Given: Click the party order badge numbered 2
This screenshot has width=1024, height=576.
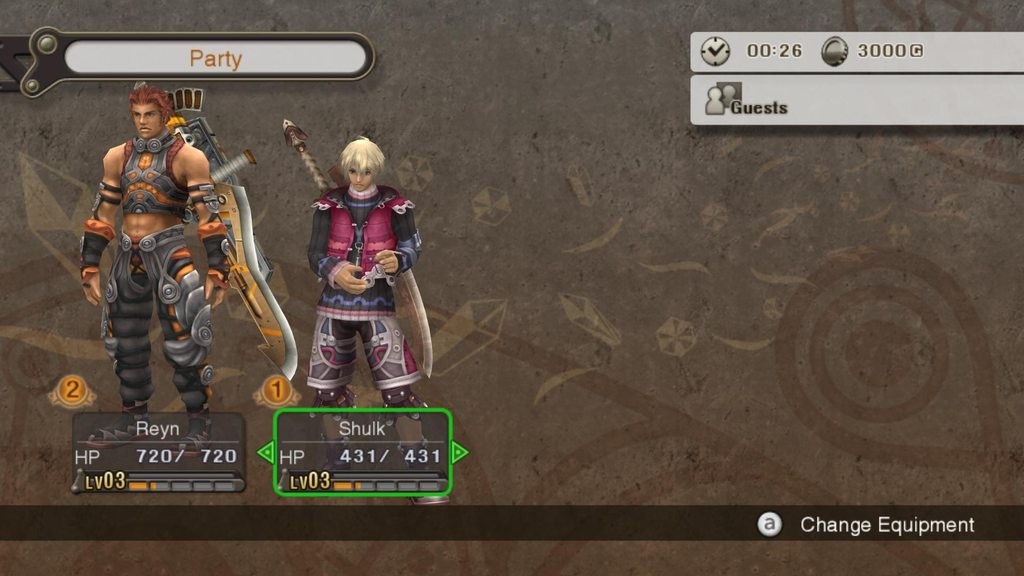Looking at the screenshot, I should 70,389.
